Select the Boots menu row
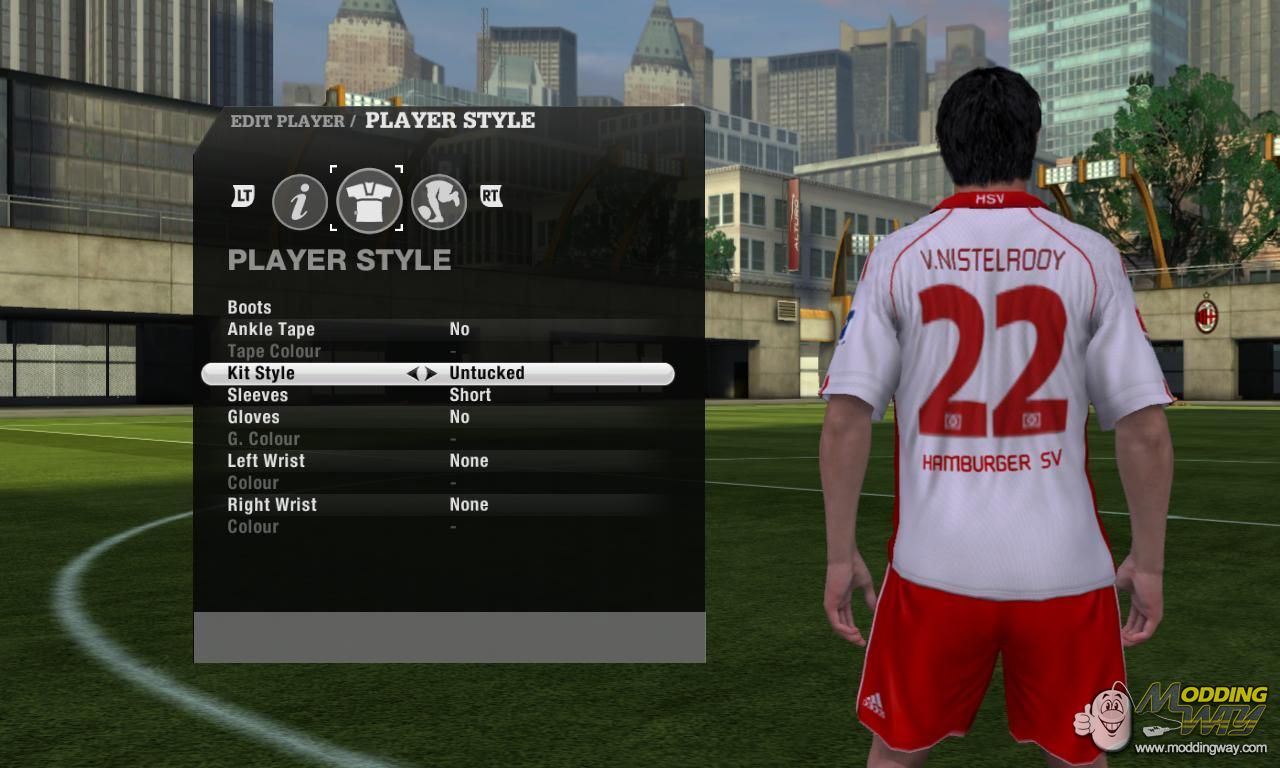This screenshot has width=1280, height=768. tap(250, 307)
